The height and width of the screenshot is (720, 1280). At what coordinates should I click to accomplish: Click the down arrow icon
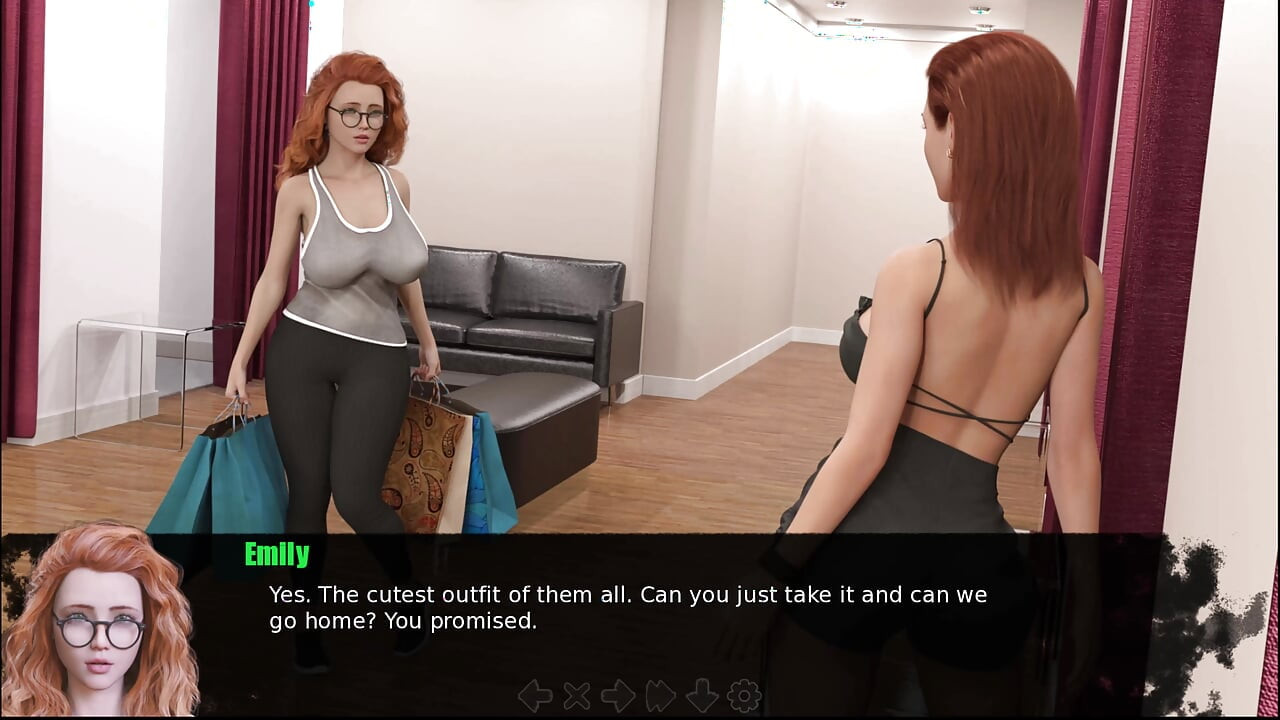[702, 696]
